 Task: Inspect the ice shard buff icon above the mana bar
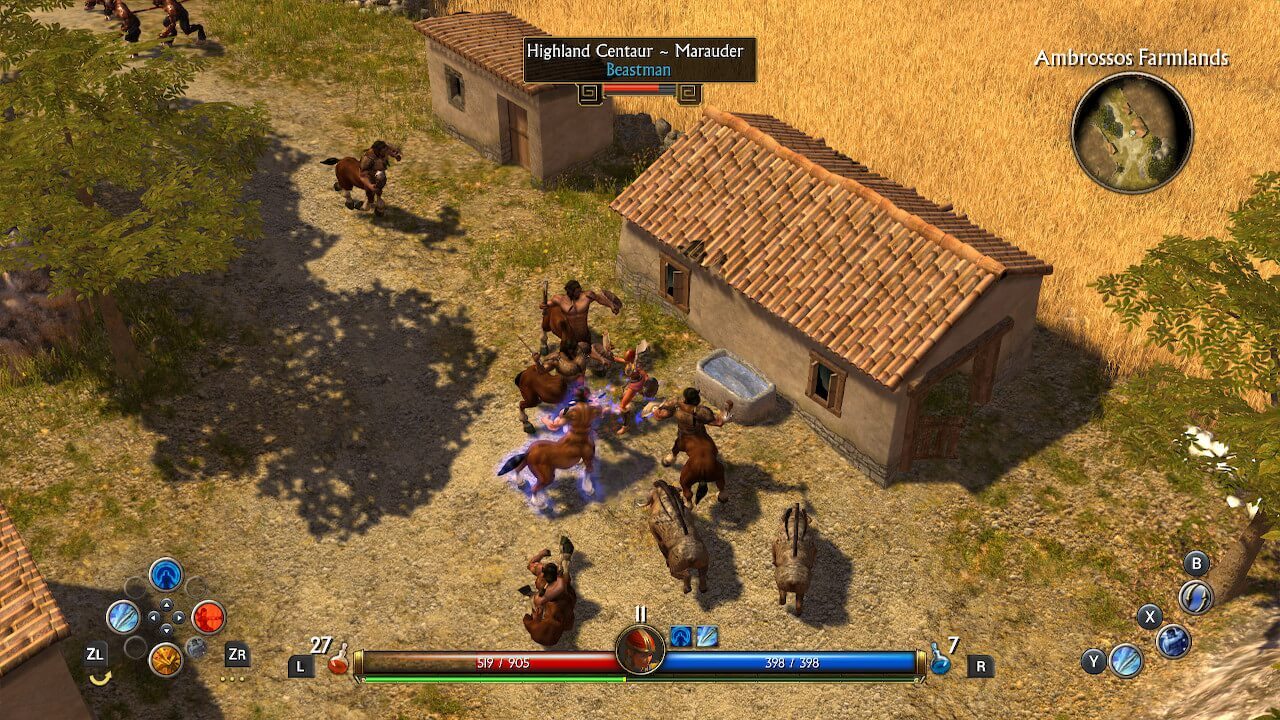[707, 636]
